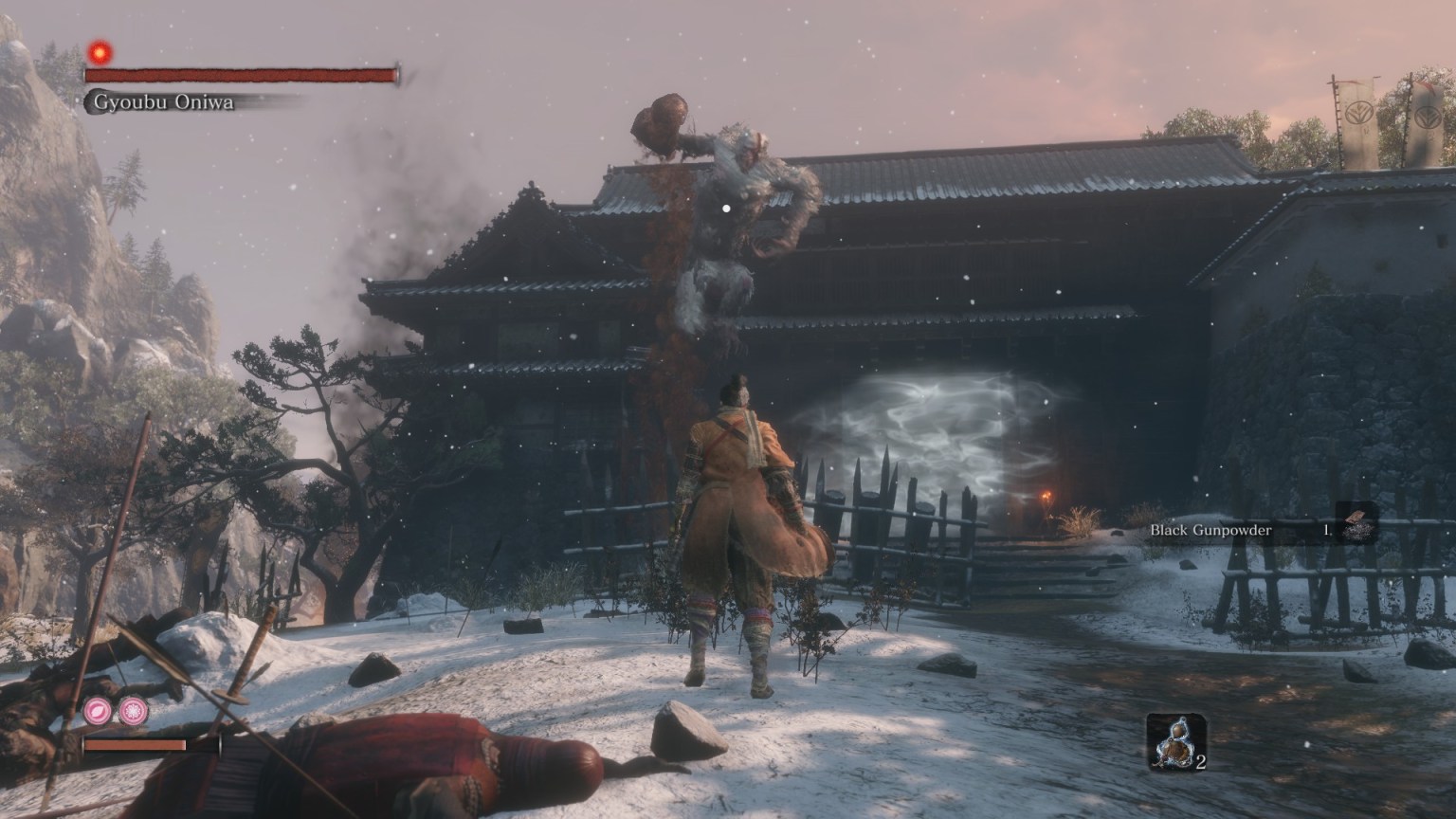The image size is (1456, 819).
Task: Click the gourd count number beside the quick item
Action: (x=1199, y=761)
